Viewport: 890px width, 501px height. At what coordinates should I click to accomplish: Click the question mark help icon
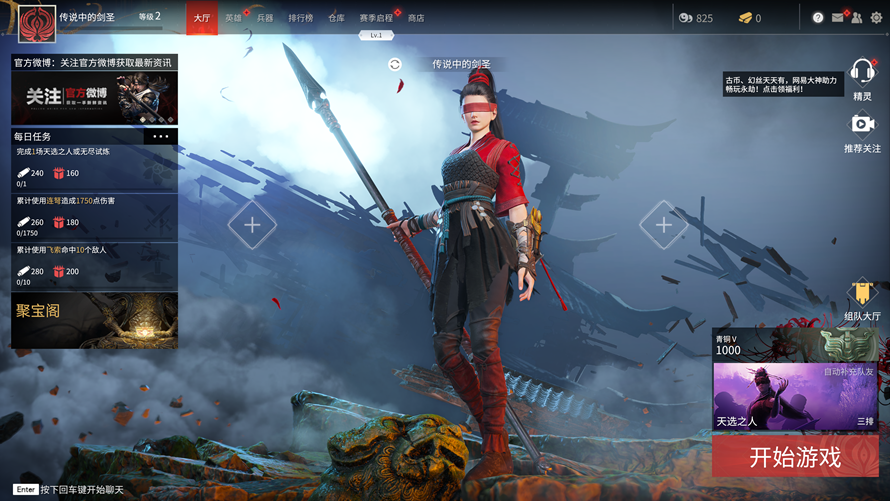pyautogui.click(x=818, y=18)
